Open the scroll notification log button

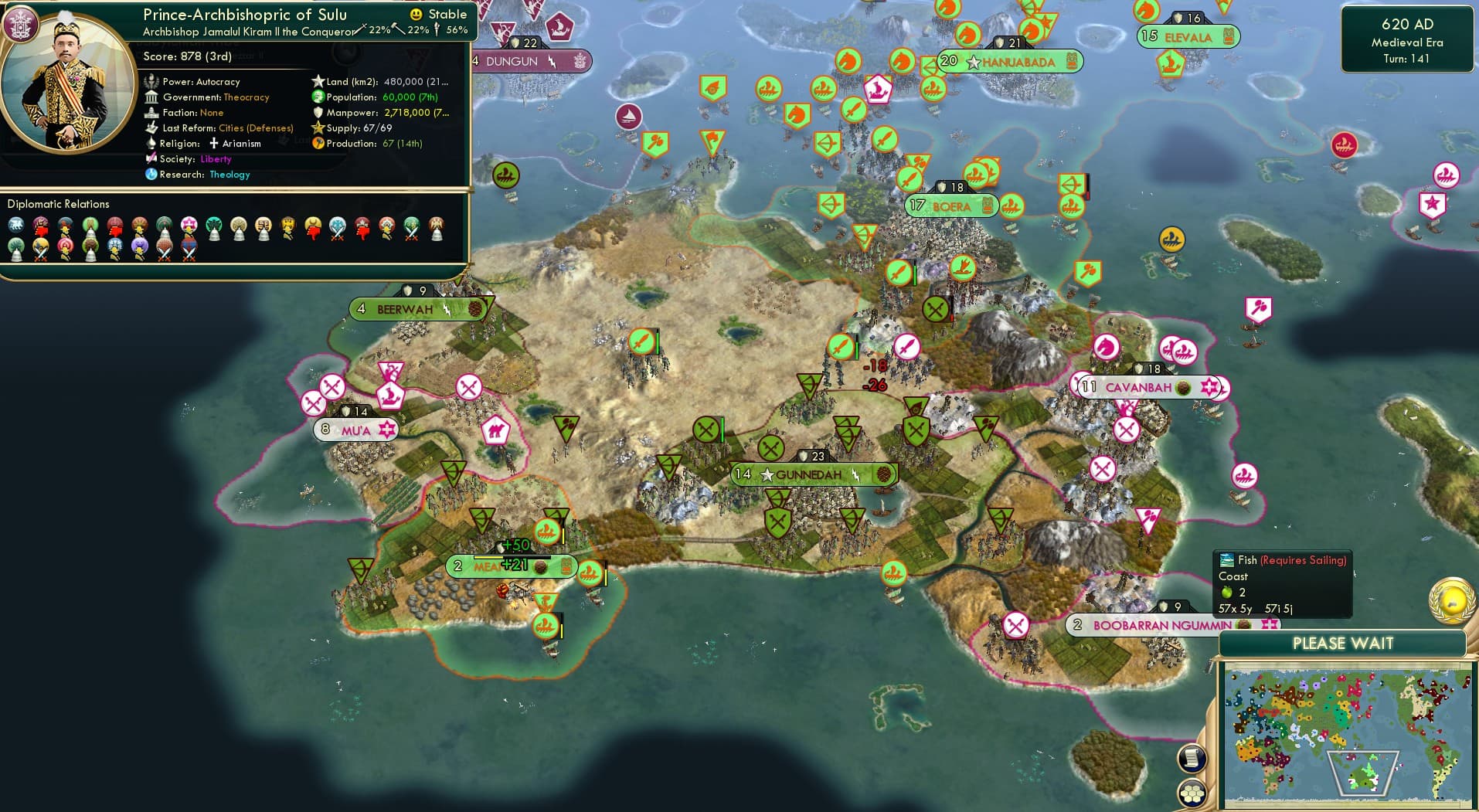[1192, 759]
